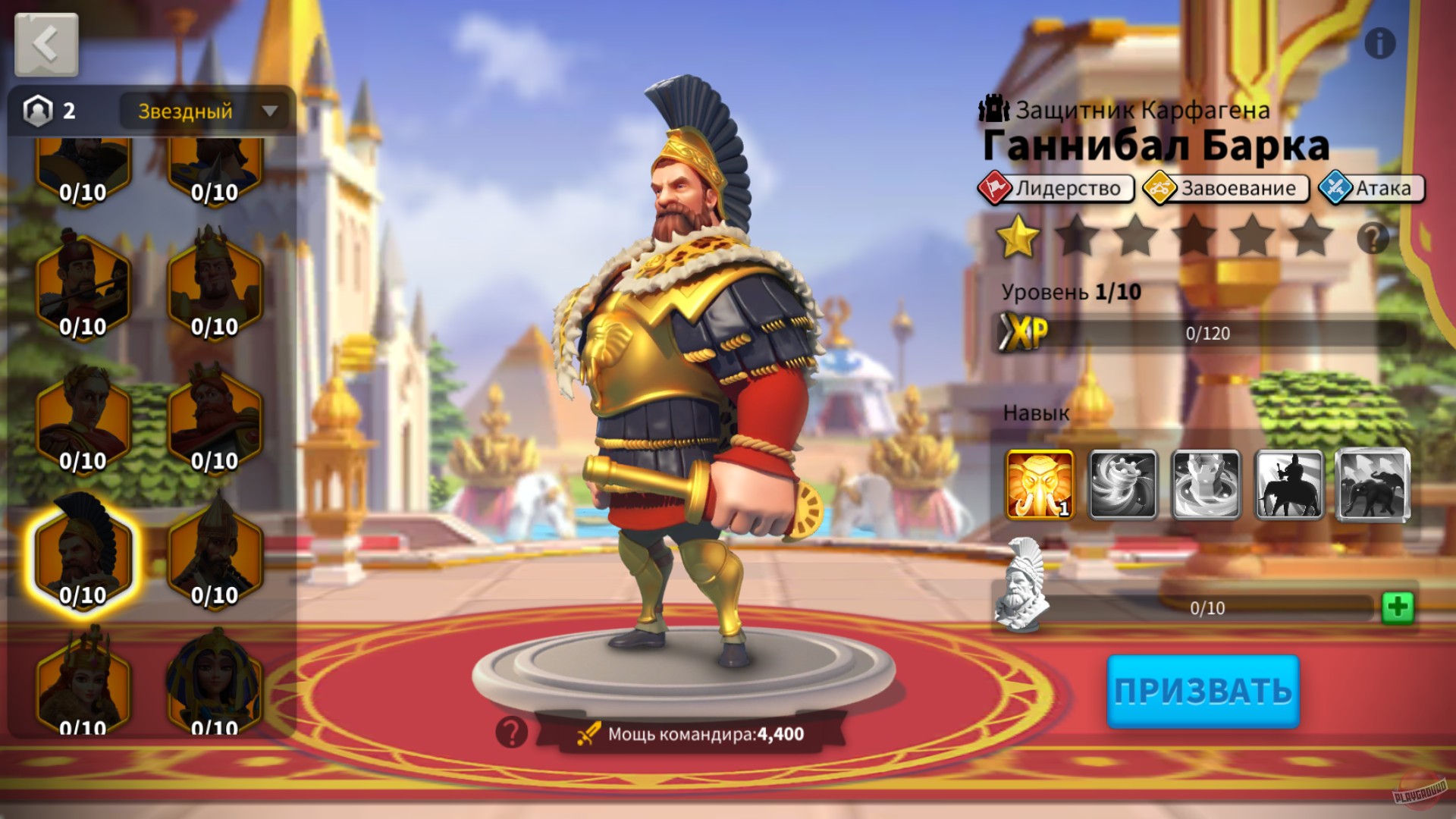View the fifth elephant charge skill
Viewport: 1456px width, 819px height.
click(x=1373, y=483)
